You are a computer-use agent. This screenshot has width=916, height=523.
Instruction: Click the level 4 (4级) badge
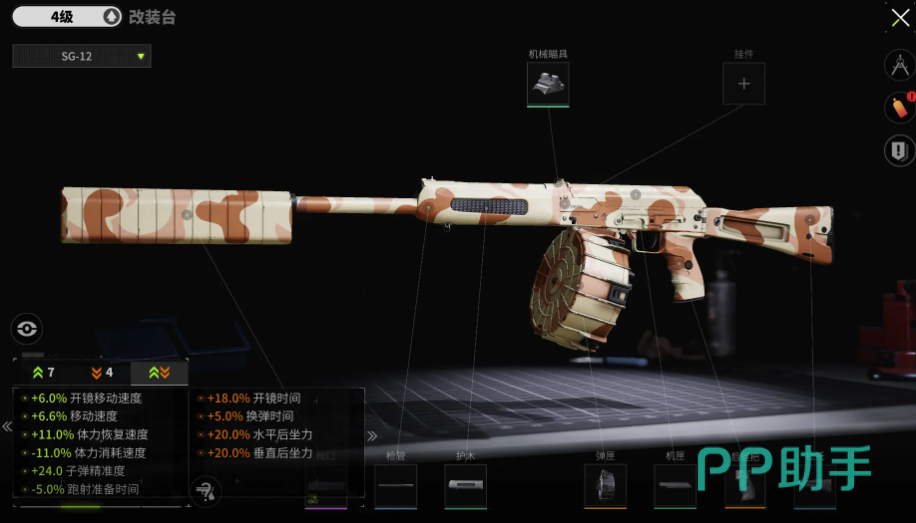point(66,17)
